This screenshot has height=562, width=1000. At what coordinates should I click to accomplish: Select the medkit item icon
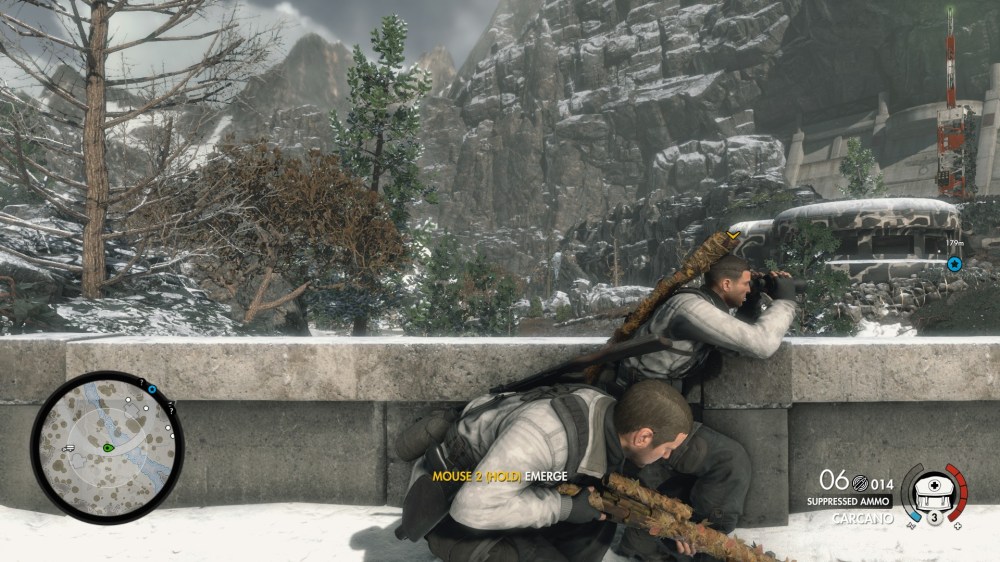[934, 488]
